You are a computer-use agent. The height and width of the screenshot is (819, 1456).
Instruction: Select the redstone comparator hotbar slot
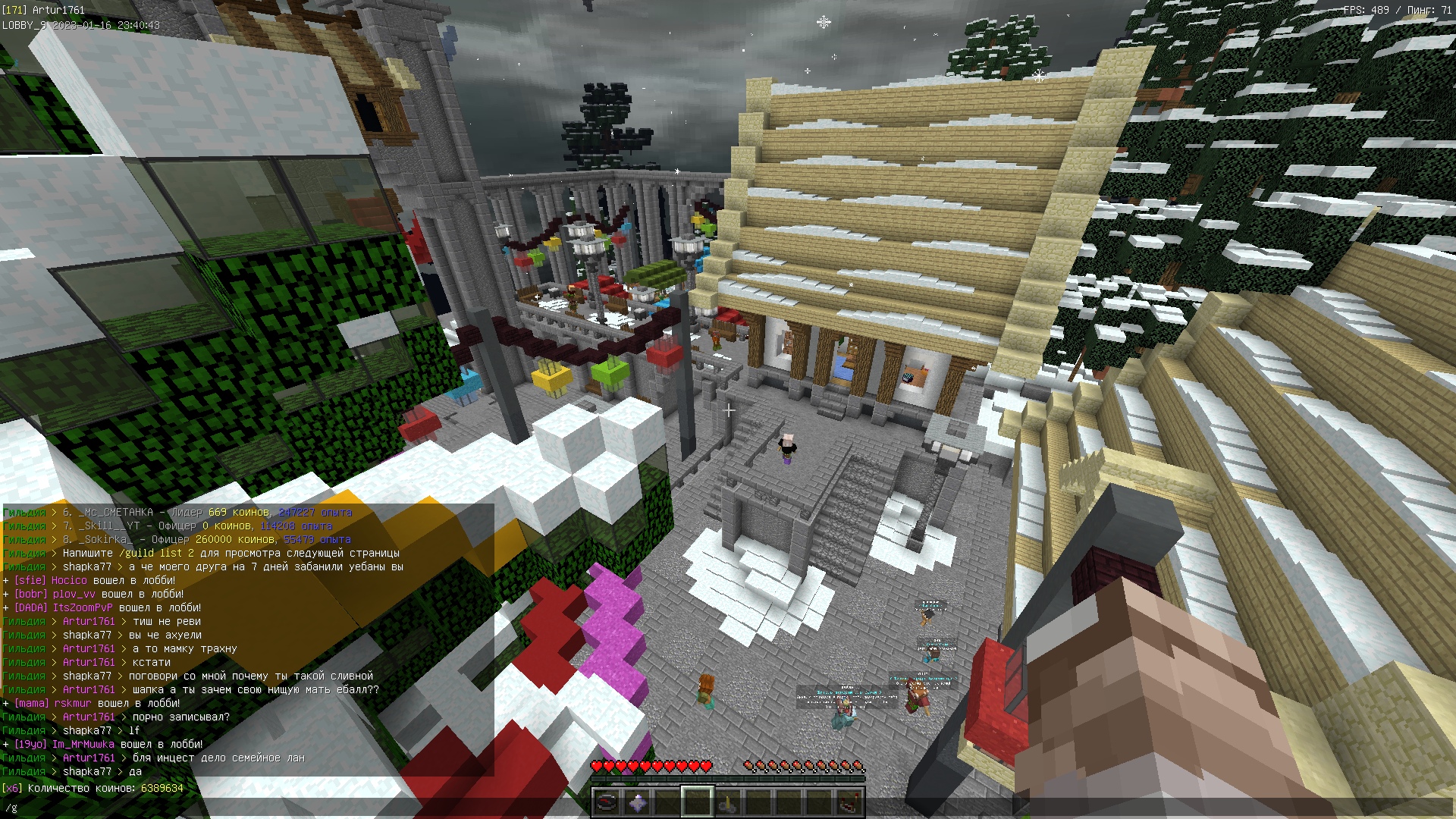click(x=849, y=801)
